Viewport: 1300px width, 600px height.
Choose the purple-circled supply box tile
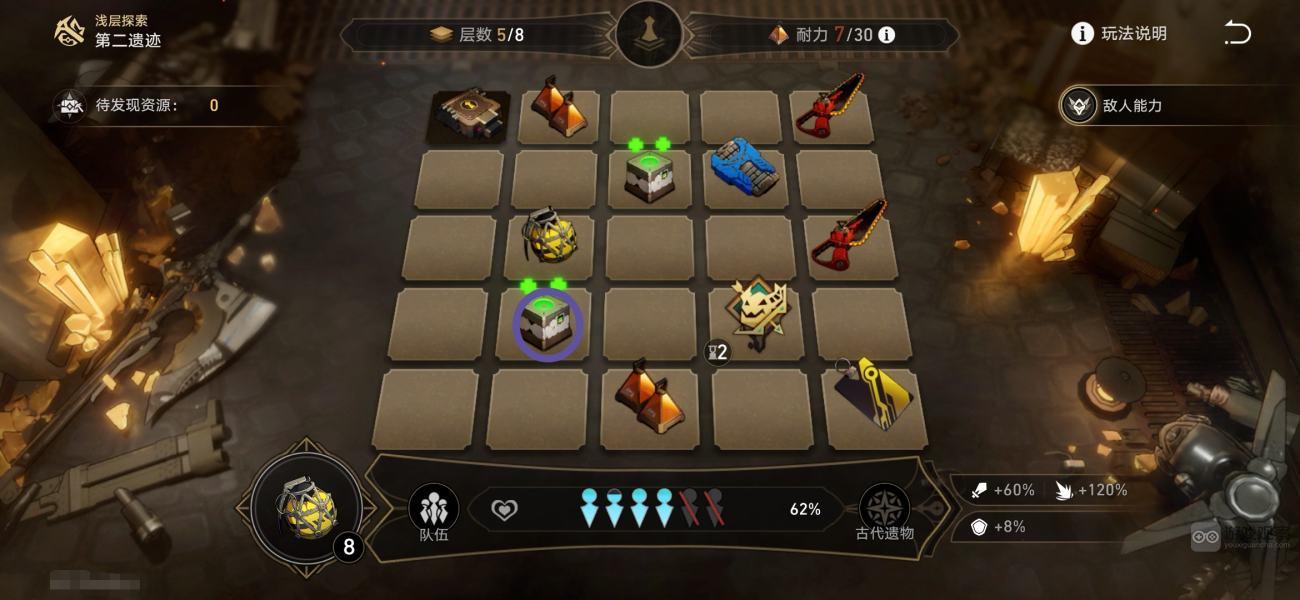point(548,324)
